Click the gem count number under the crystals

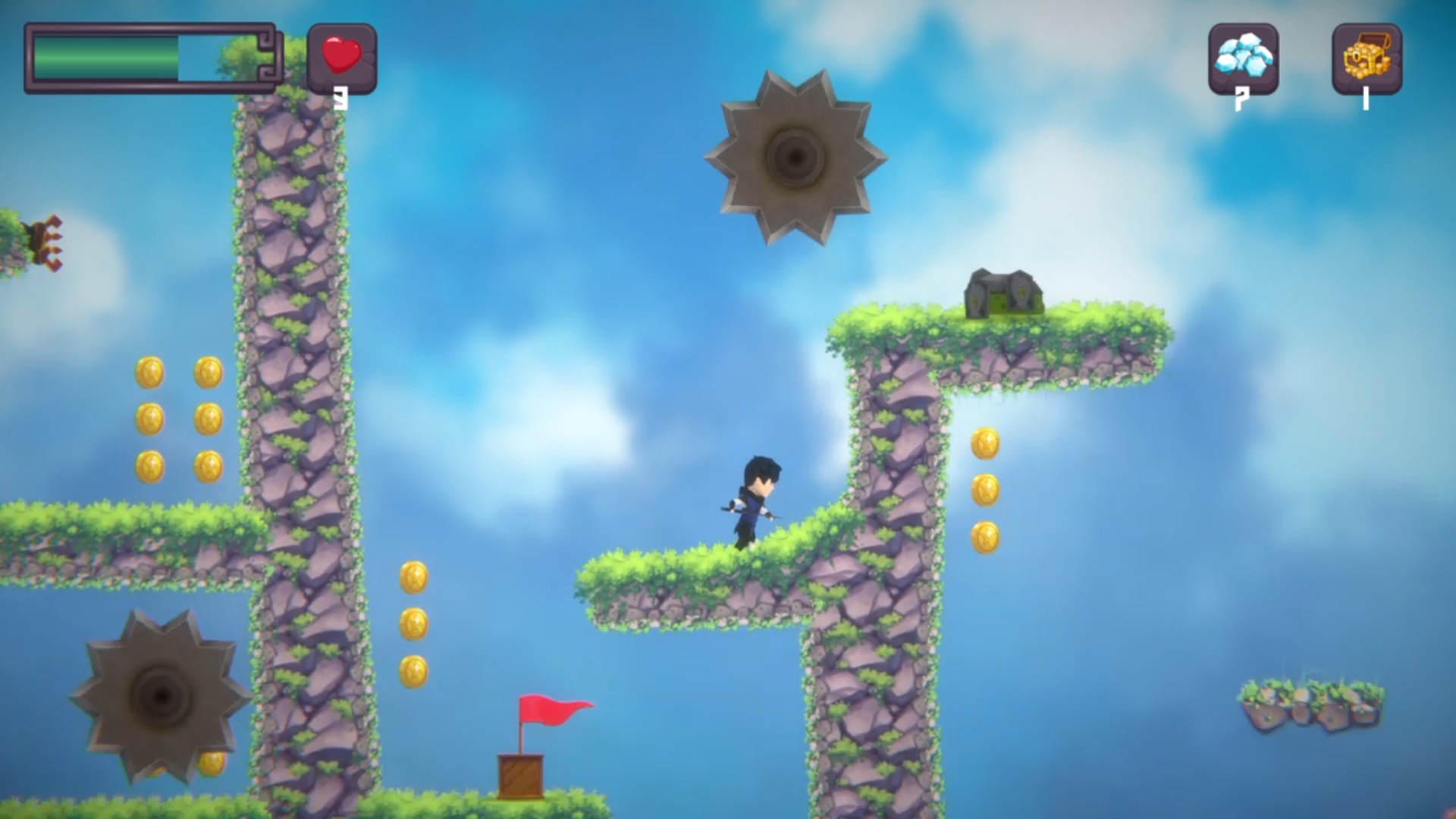click(1244, 97)
